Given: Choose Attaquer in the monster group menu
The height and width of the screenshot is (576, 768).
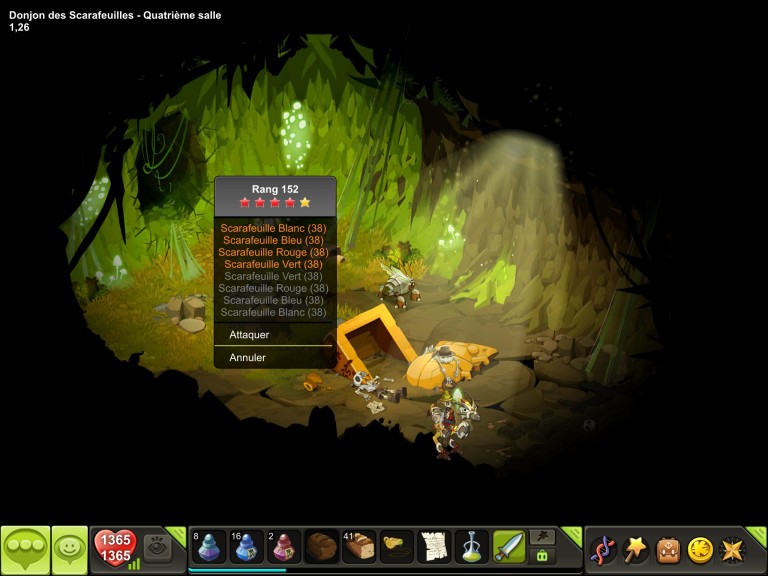Looking at the screenshot, I should point(250,335).
